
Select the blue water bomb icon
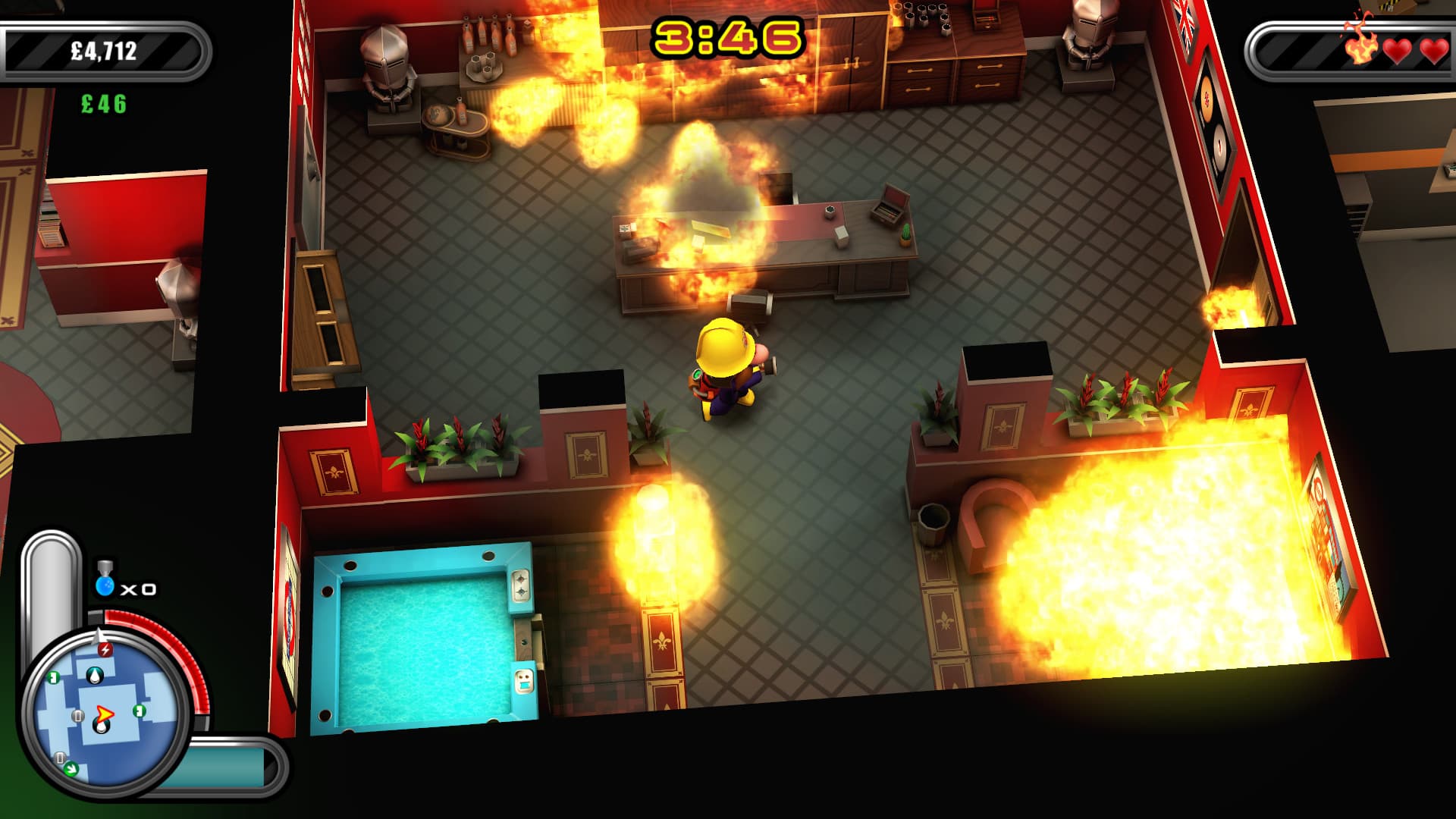(x=105, y=585)
